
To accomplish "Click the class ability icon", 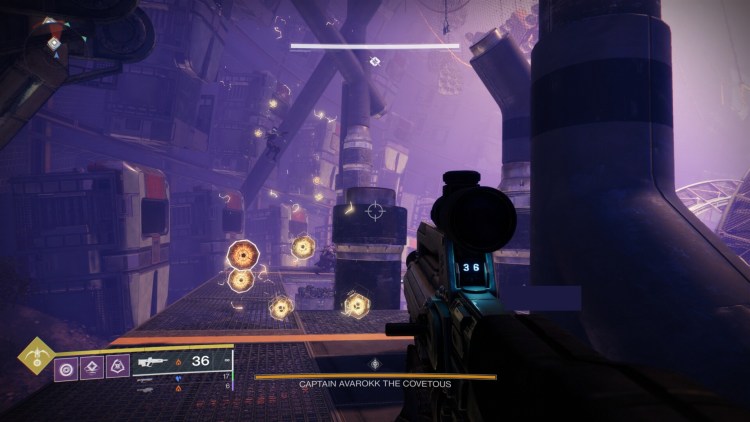I will click(117, 369).
